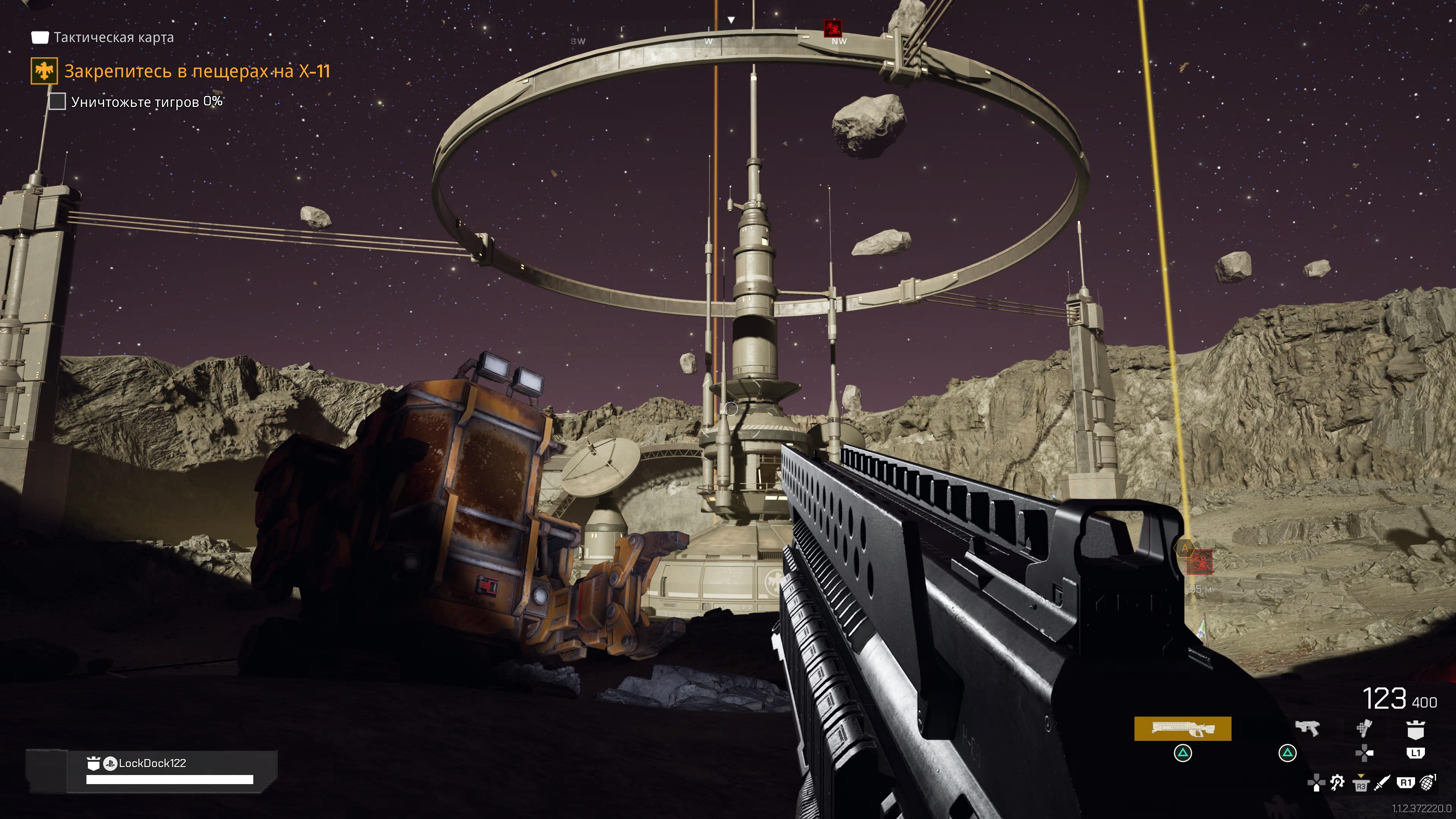Screen dimensions: 1456x819
Task: Select the highlighted primary rifle slot
Action: 1182,728
